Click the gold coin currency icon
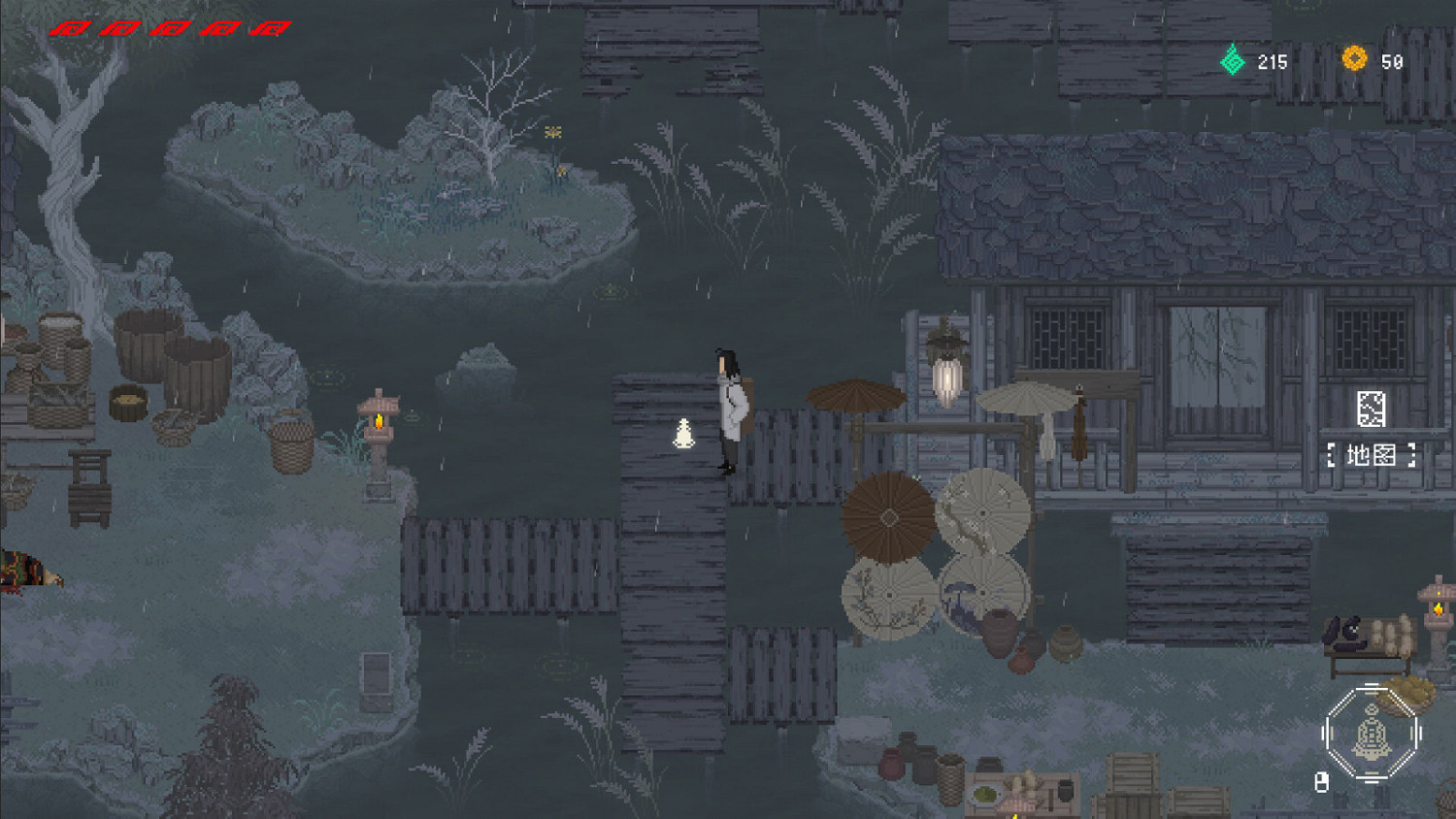Image resolution: width=1456 pixels, height=819 pixels. (1353, 58)
